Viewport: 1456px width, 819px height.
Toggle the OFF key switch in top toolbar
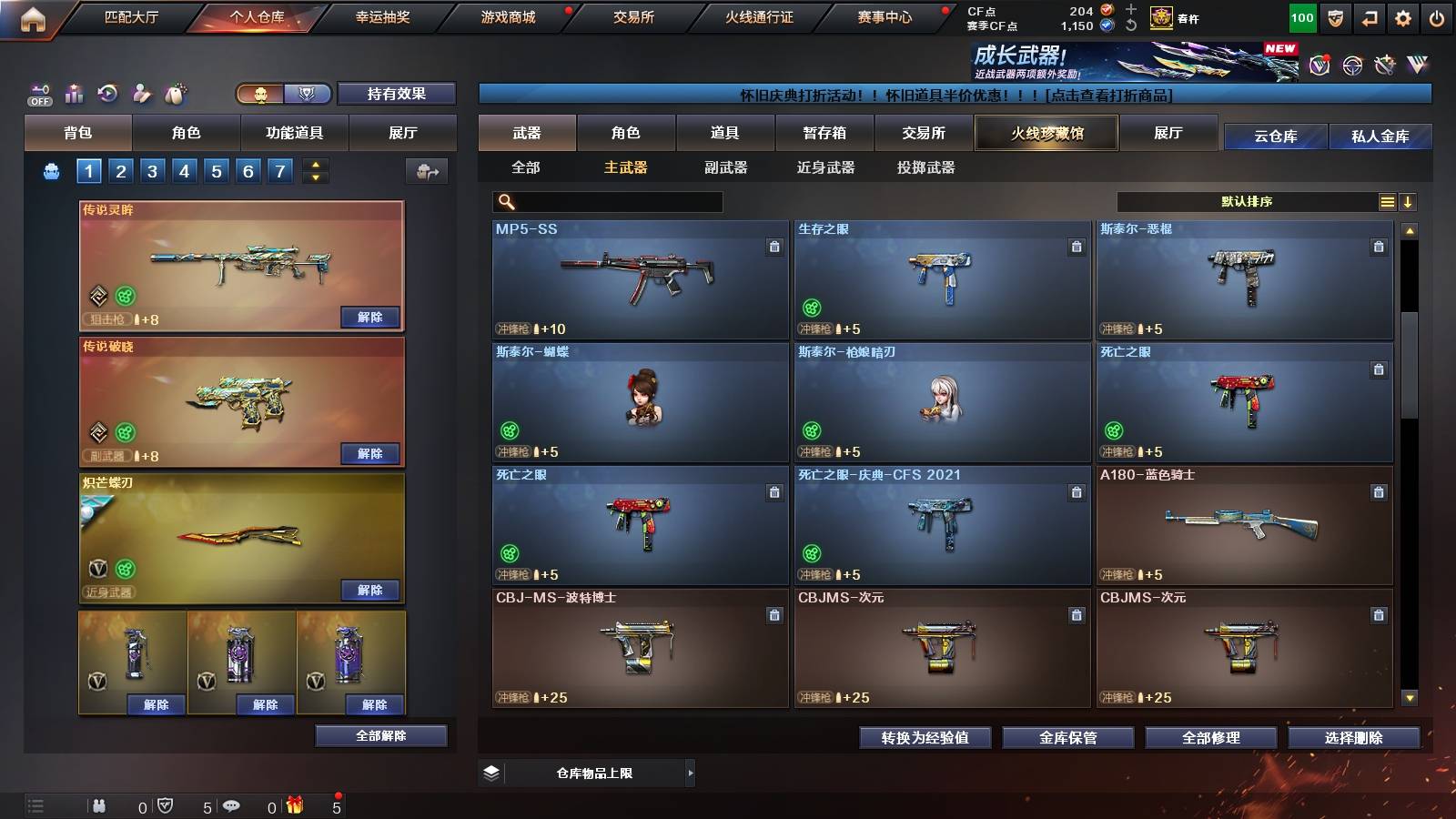click(39, 94)
